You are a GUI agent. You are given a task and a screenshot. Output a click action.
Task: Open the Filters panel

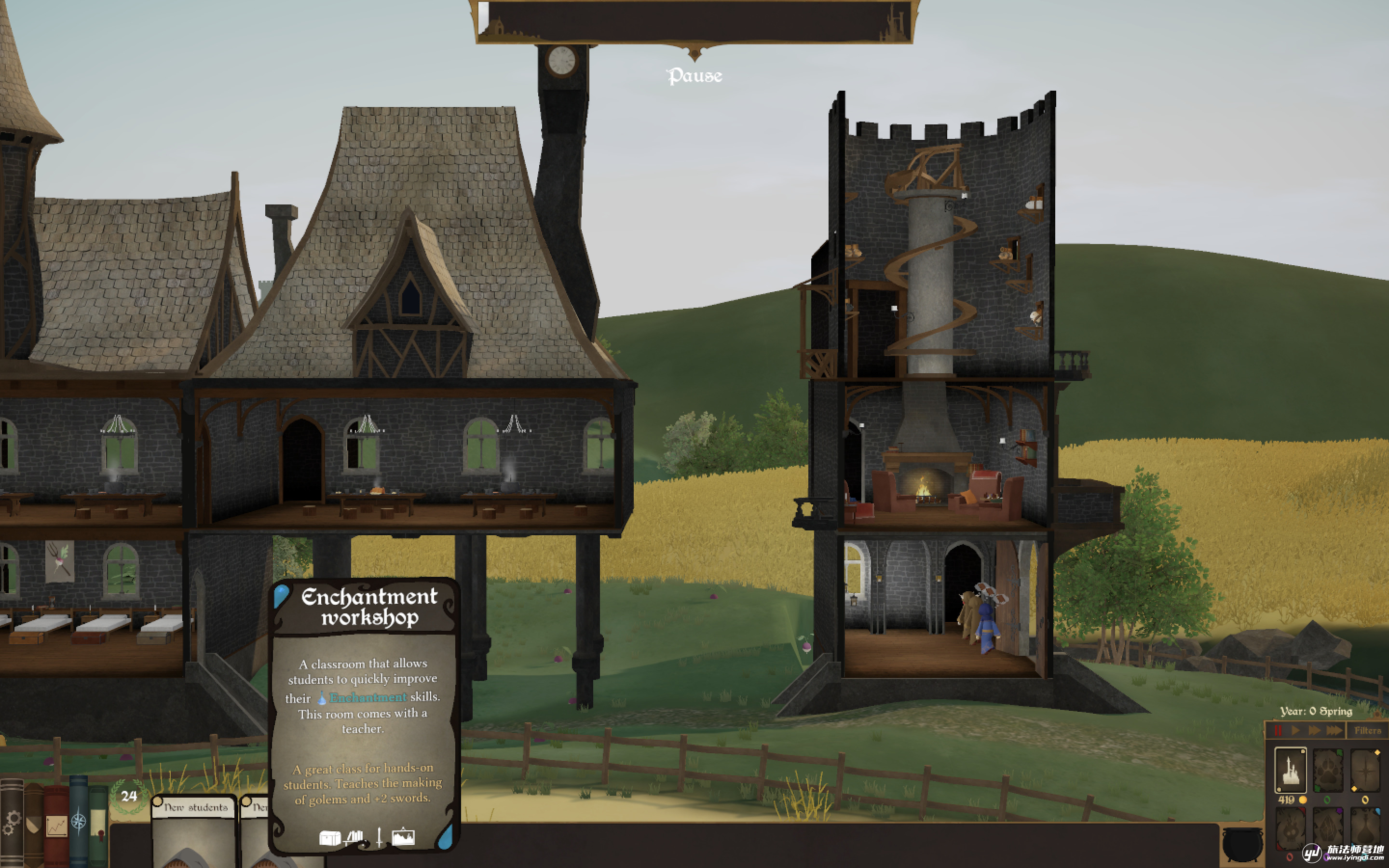coord(1367,730)
